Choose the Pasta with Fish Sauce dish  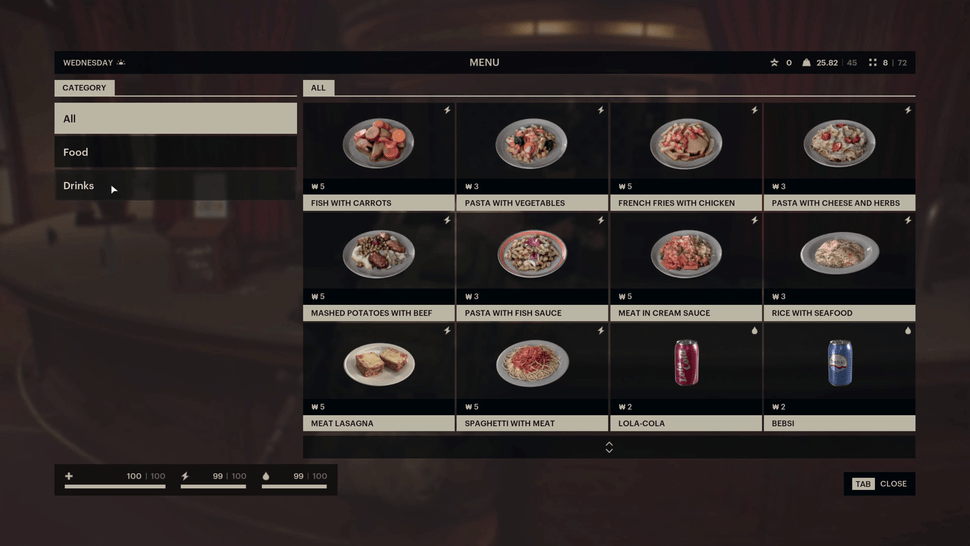coord(532,255)
